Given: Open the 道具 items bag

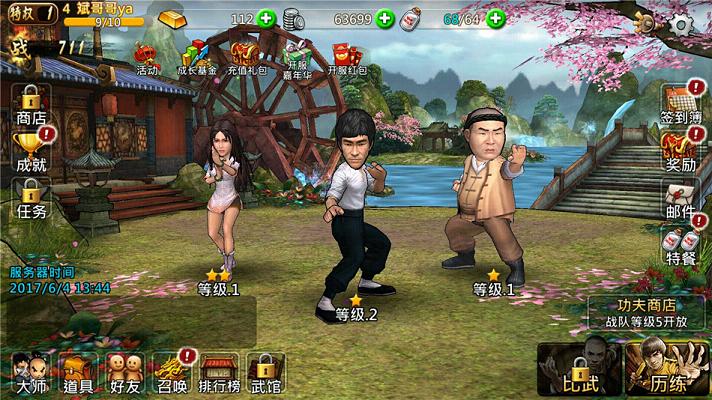Looking at the screenshot, I should point(78,372).
